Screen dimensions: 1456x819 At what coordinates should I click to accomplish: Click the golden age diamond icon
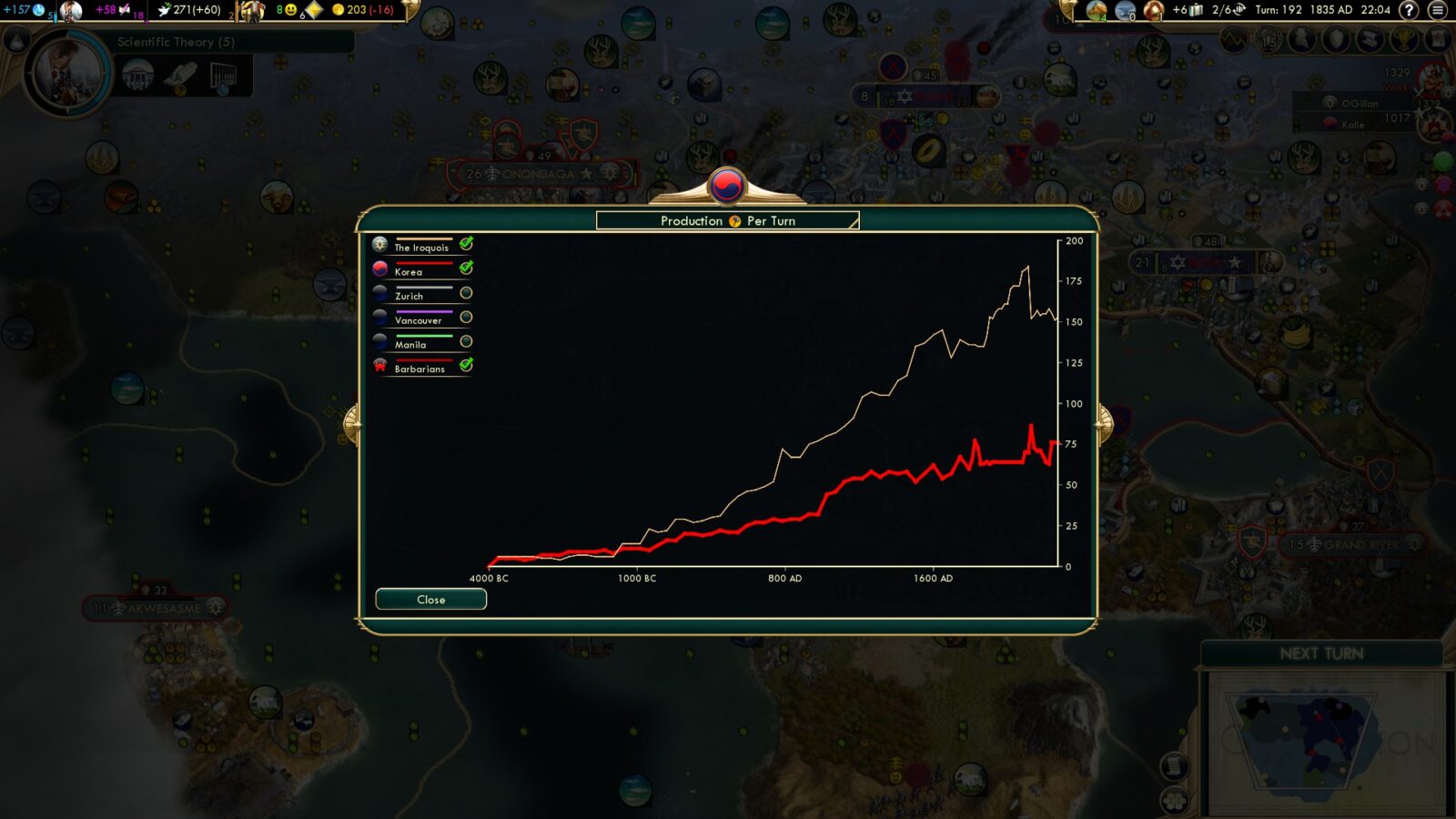[314, 11]
